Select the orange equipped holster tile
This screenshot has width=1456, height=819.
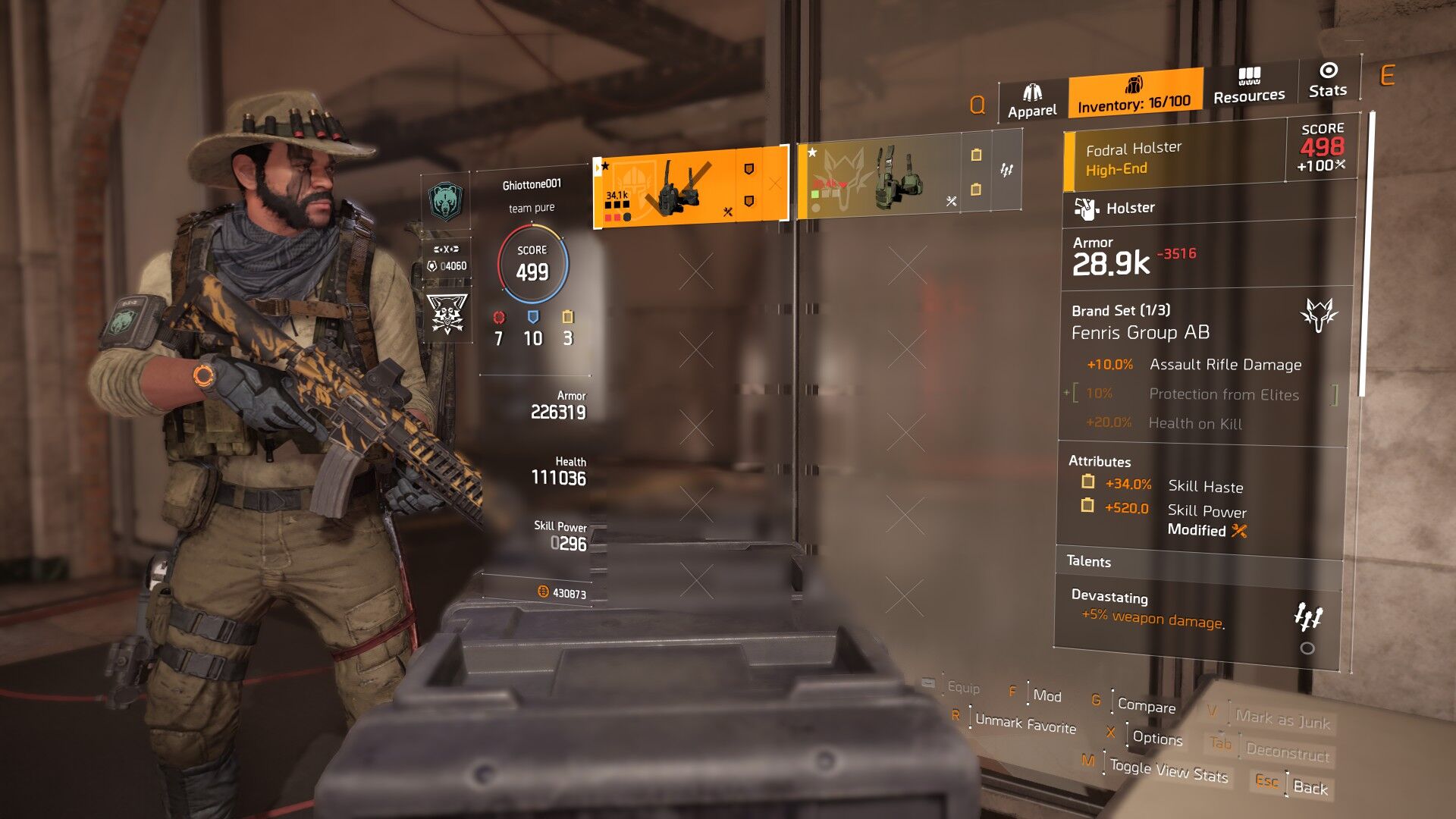coord(689,187)
